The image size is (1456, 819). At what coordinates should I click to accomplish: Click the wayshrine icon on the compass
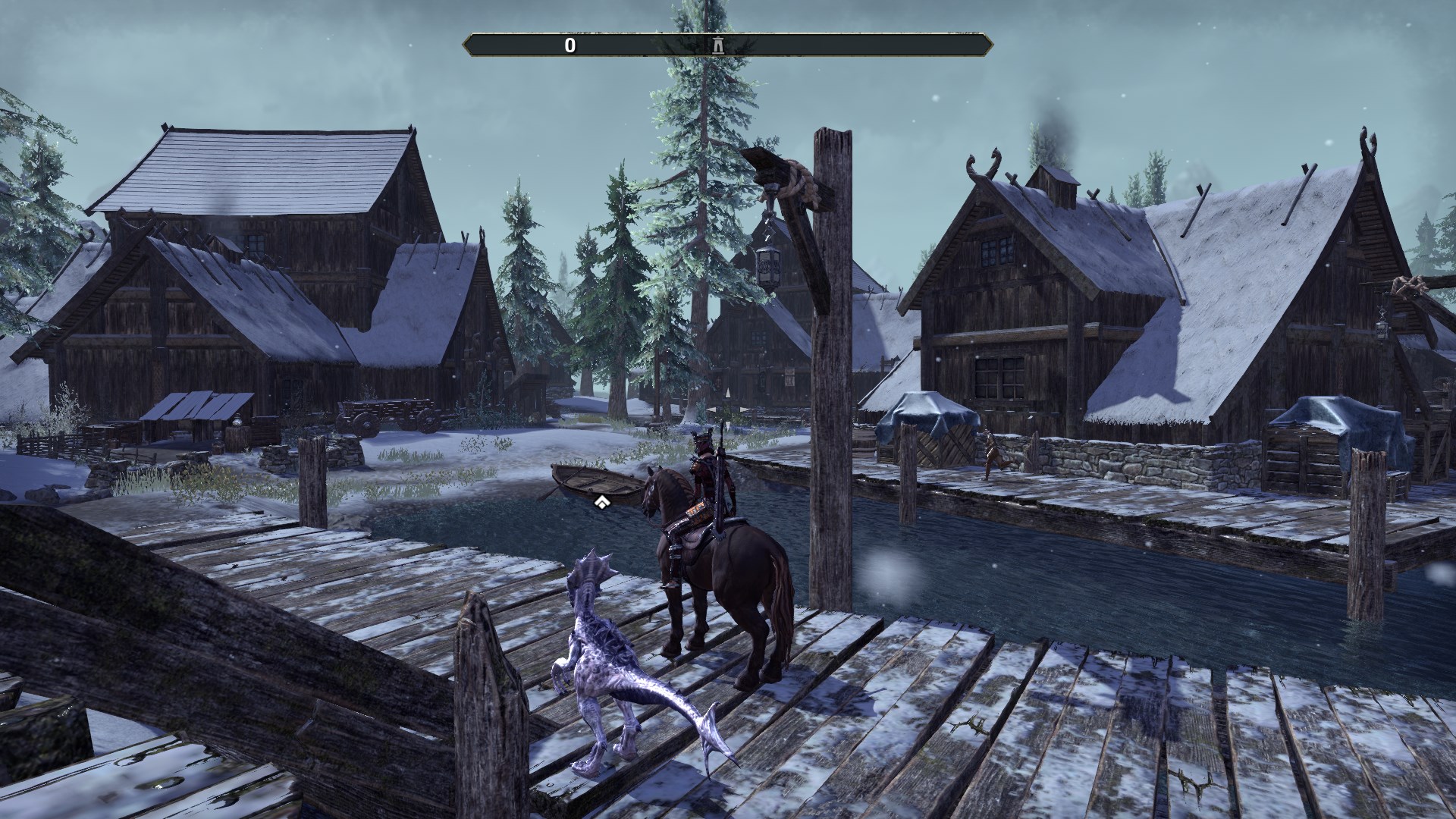click(x=717, y=44)
